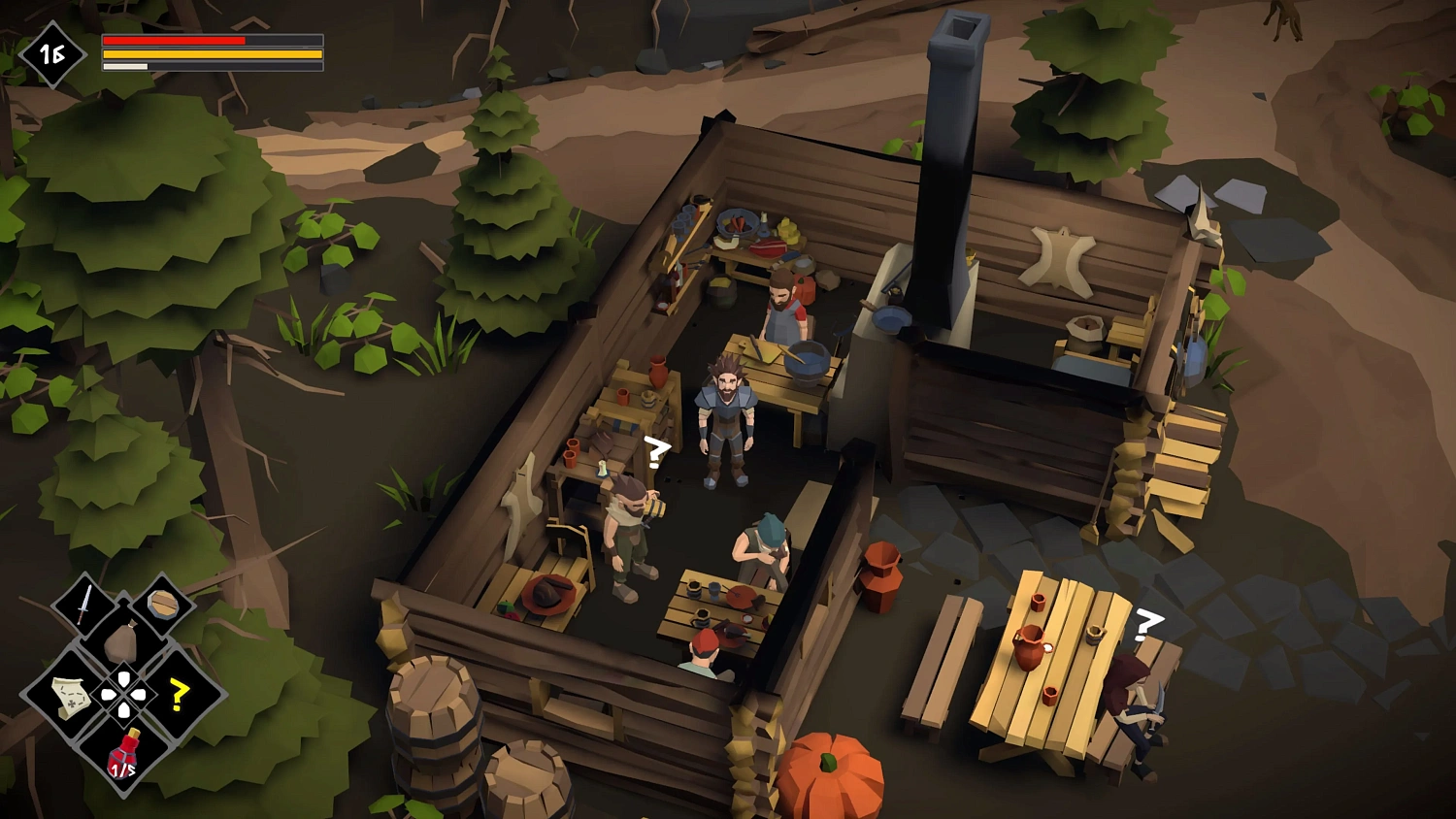Select the sword weapon slot icon
This screenshot has height=819, width=1456.
point(83,605)
